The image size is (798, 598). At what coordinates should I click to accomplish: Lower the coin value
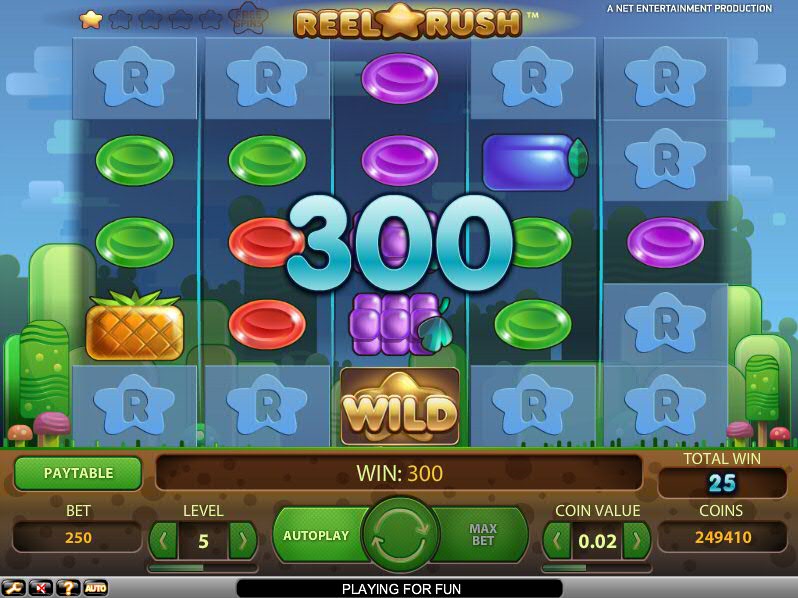(x=557, y=541)
